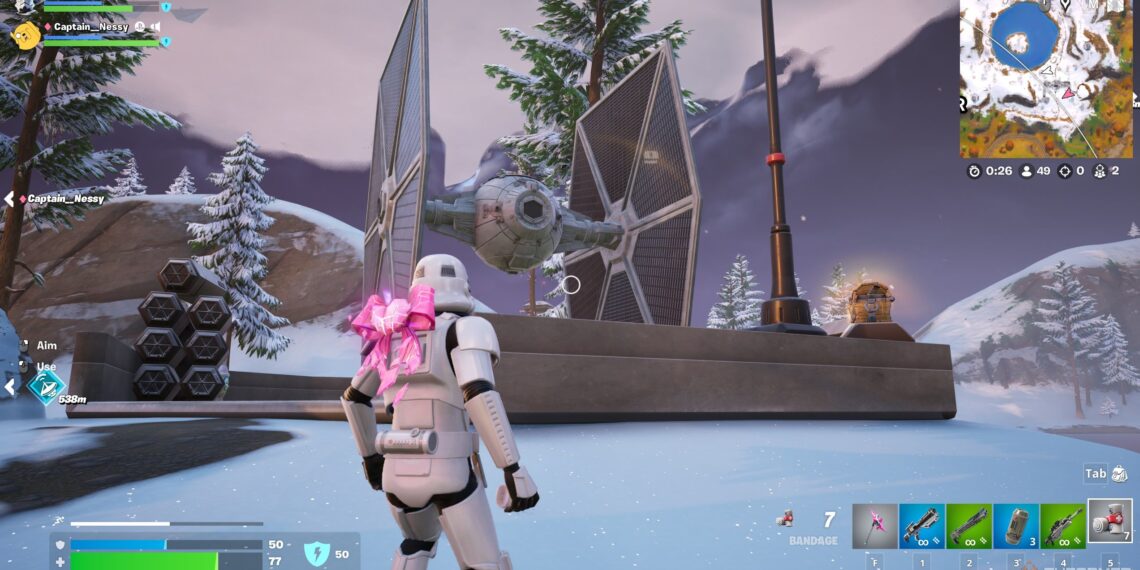Viewport: 1140px width, 570px height.
Task: Switch to the green shotgun slot
Action: click(969, 526)
